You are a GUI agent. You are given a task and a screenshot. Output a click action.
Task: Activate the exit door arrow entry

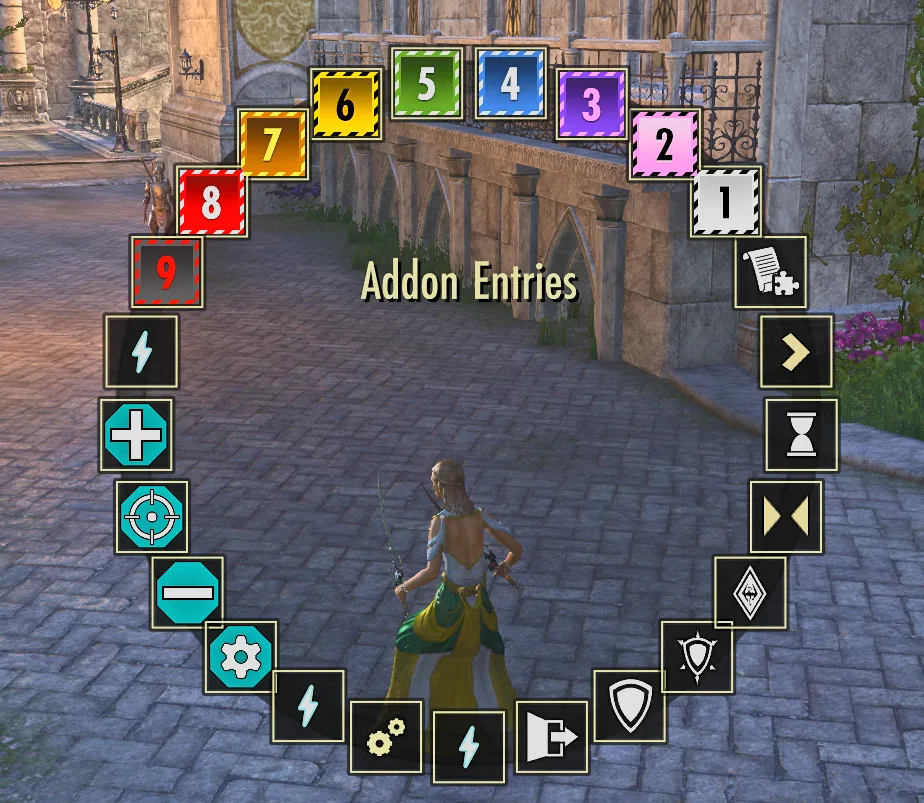(x=552, y=737)
